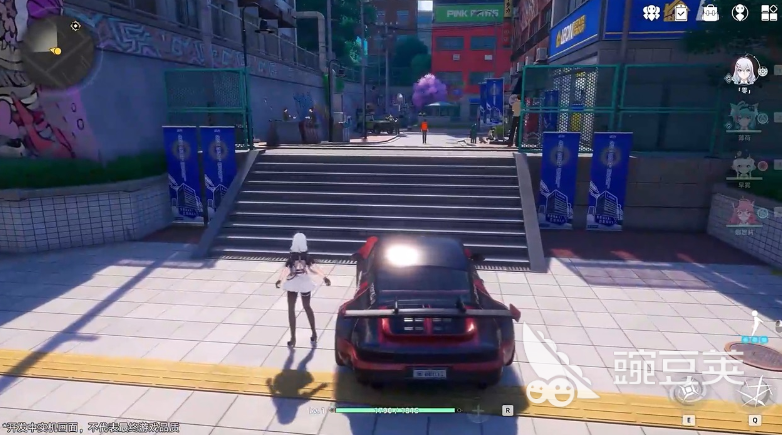Open the character profile icon
782x435 pixels.
point(740,13)
